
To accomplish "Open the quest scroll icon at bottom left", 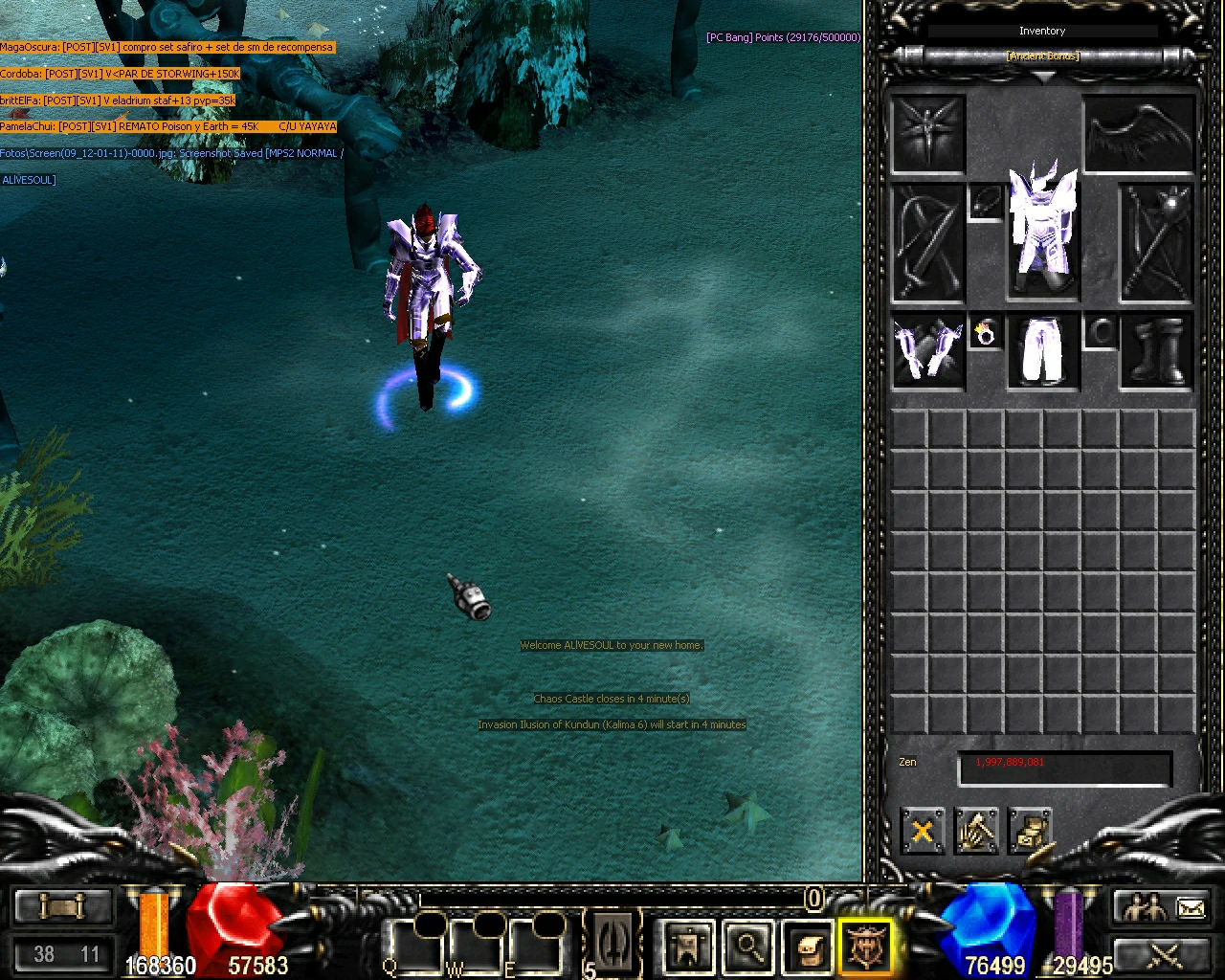I will 61,904.
